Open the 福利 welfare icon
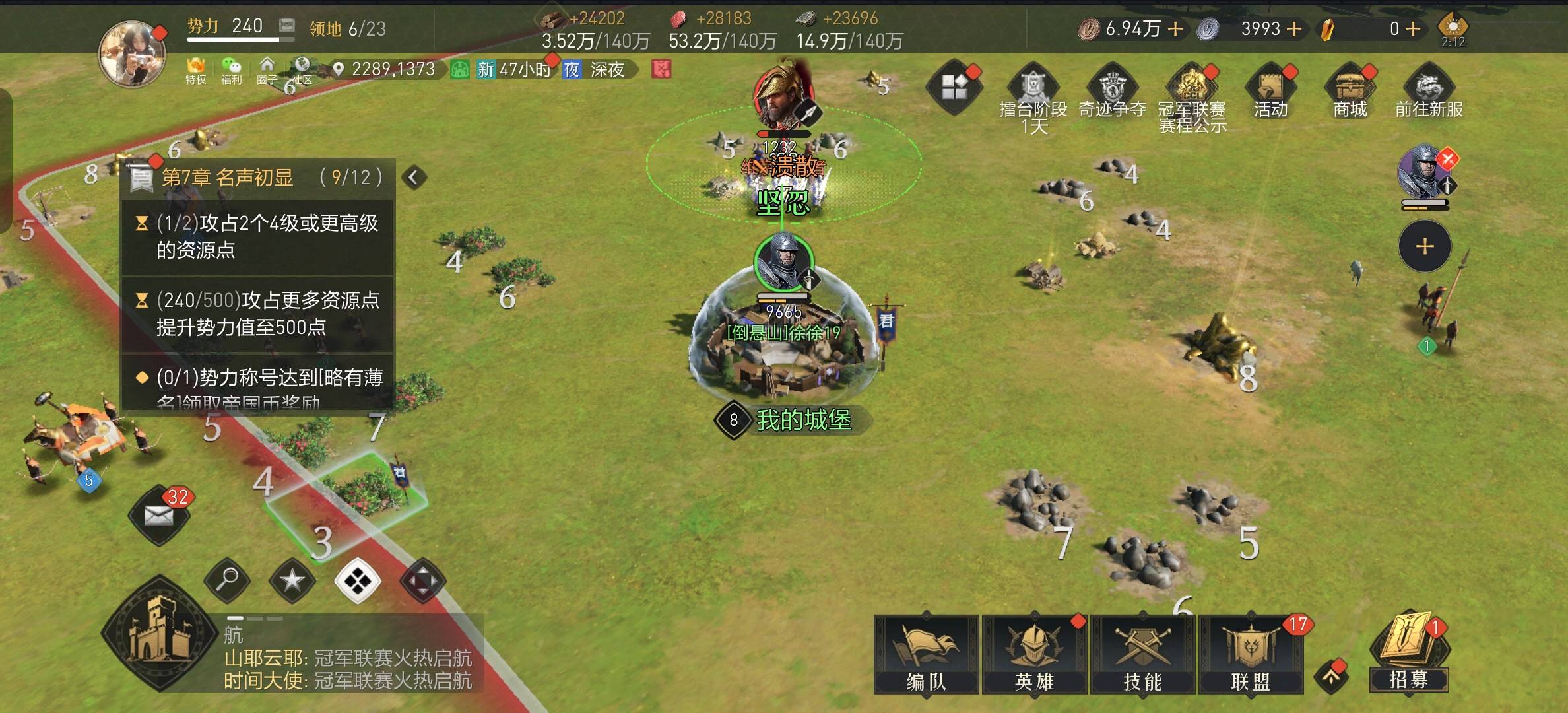 coord(231,70)
